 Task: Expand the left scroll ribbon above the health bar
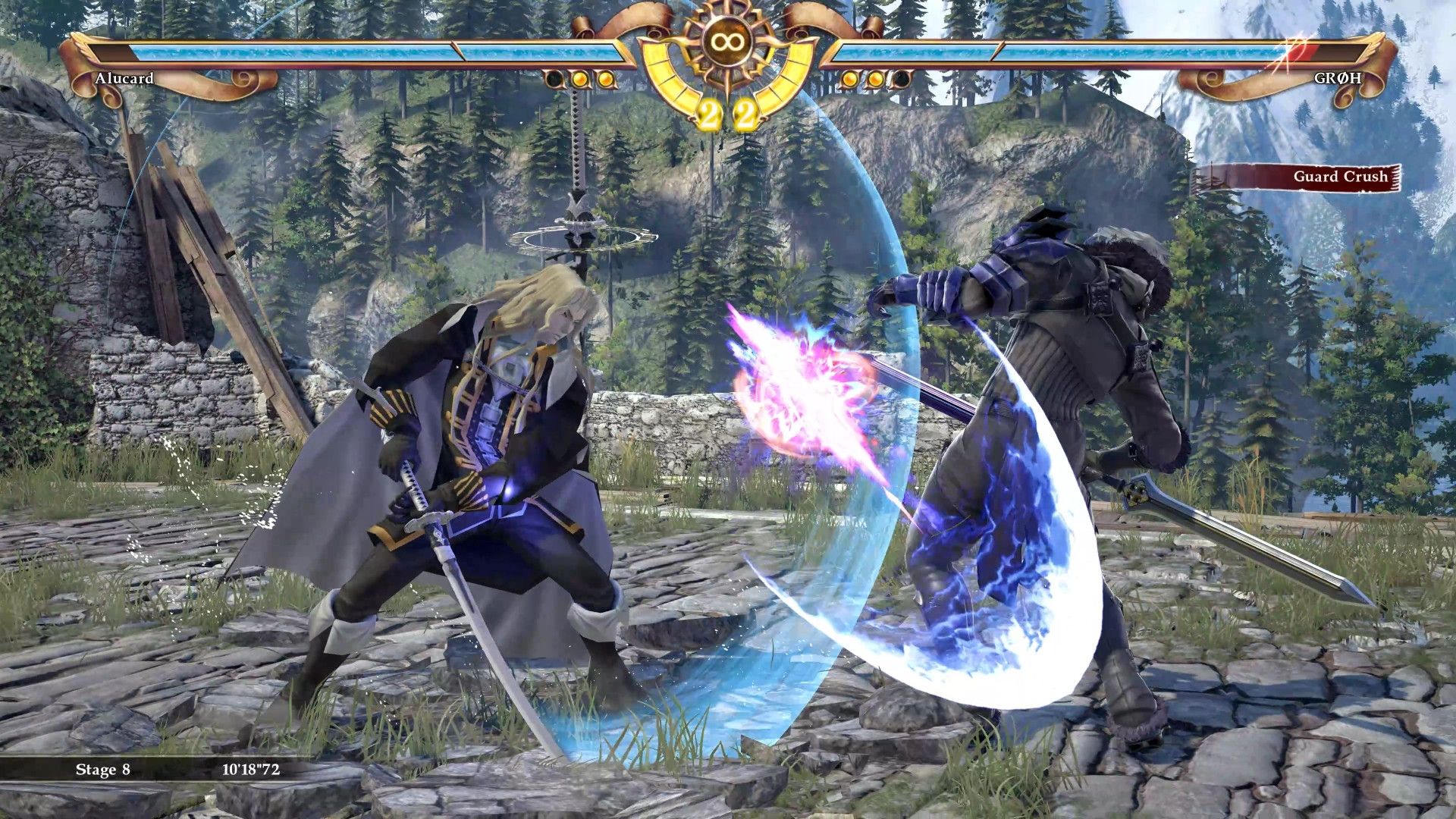[622, 15]
